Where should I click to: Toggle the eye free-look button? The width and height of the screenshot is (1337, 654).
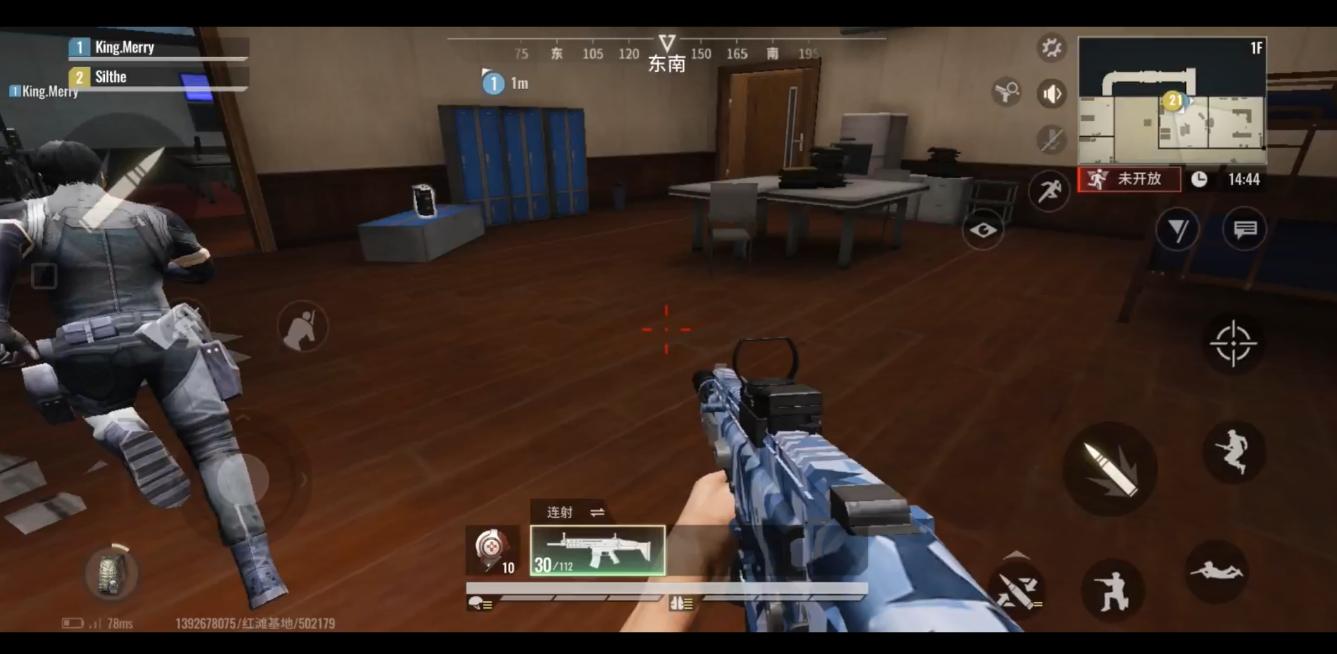tap(984, 231)
